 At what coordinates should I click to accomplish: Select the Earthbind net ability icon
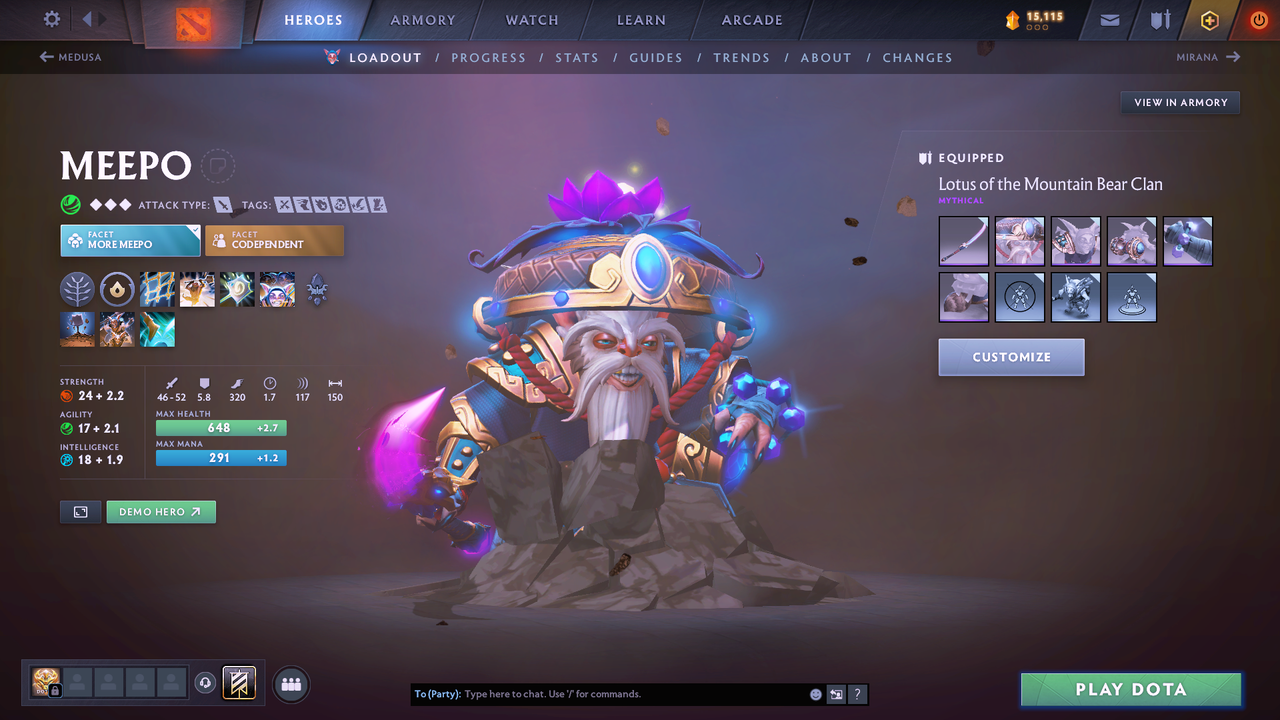pos(157,289)
